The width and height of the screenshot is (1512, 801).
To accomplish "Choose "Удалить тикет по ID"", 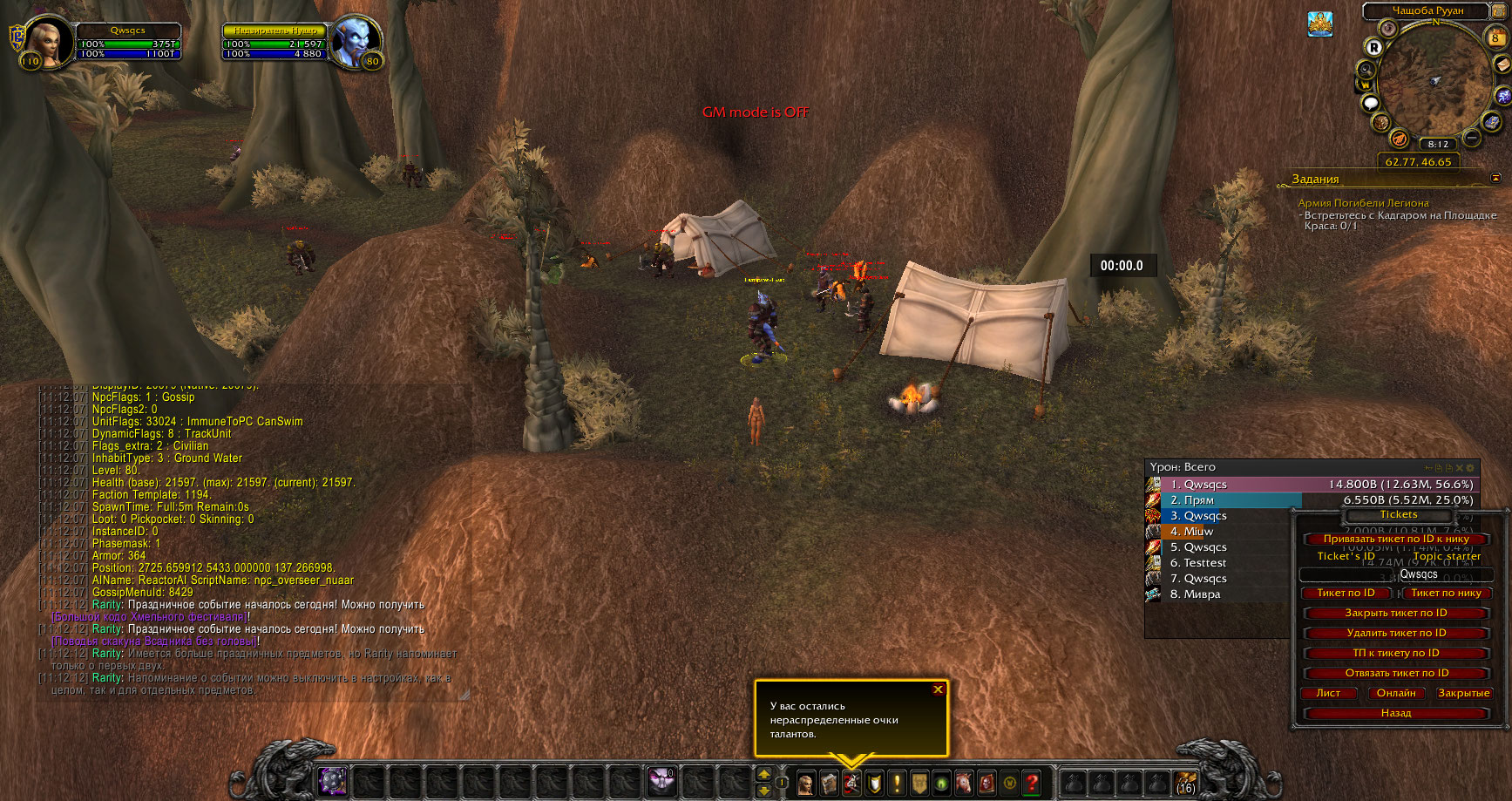I will [1395, 633].
